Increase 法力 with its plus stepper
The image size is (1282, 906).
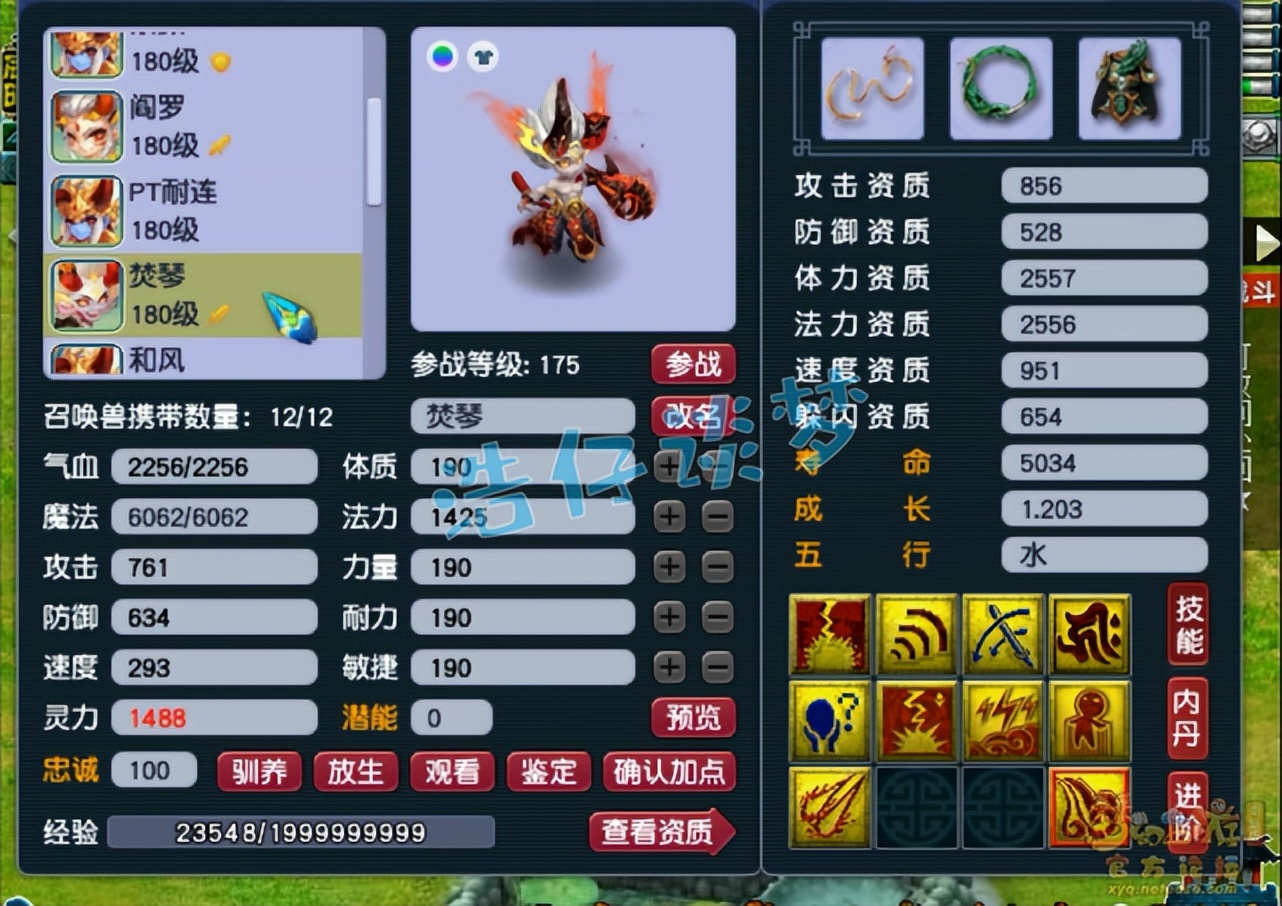pyautogui.click(x=668, y=517)
